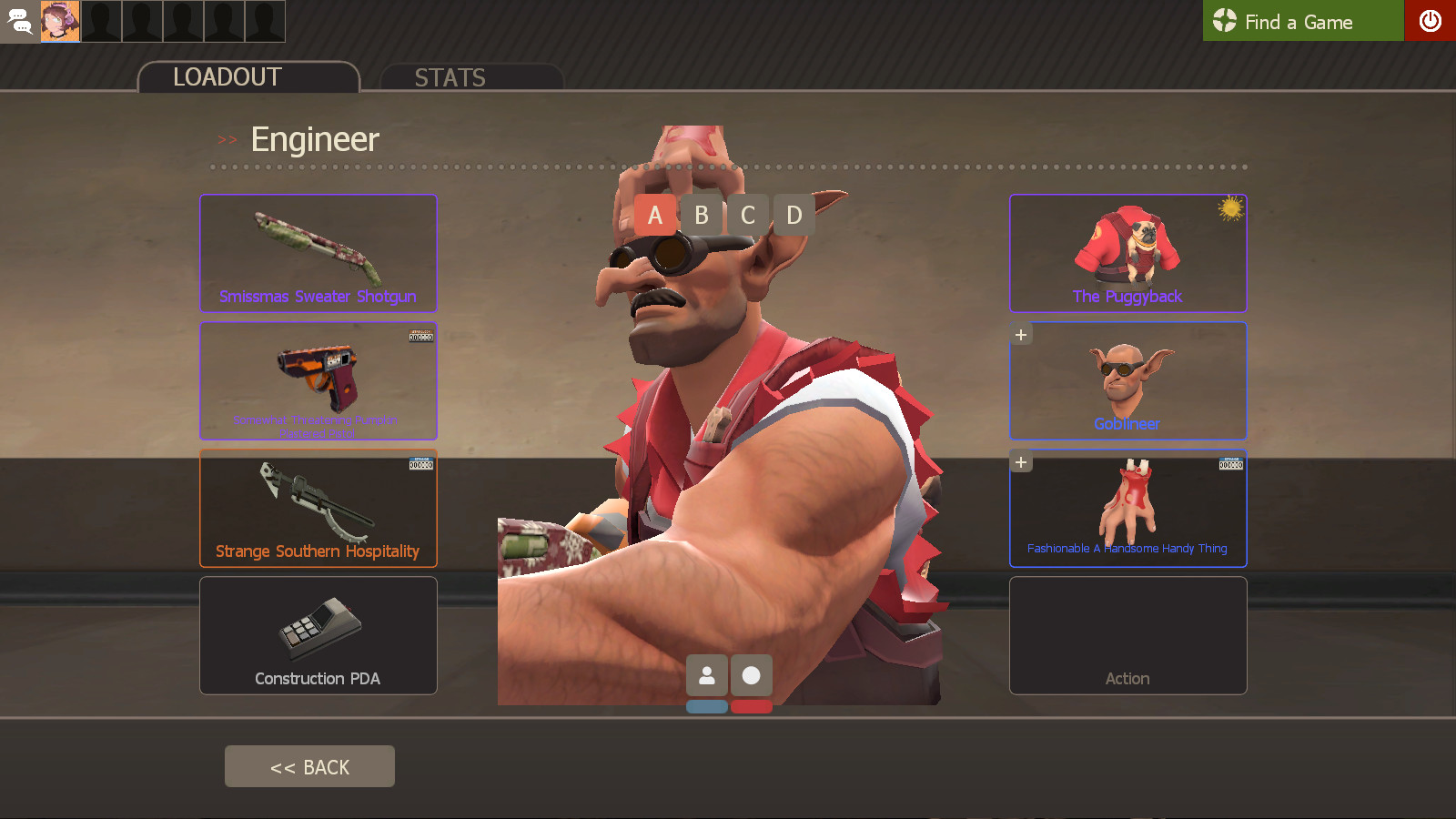Toggle the character model view button
This screenshot has width=1456, height=819.
(708, 675)
